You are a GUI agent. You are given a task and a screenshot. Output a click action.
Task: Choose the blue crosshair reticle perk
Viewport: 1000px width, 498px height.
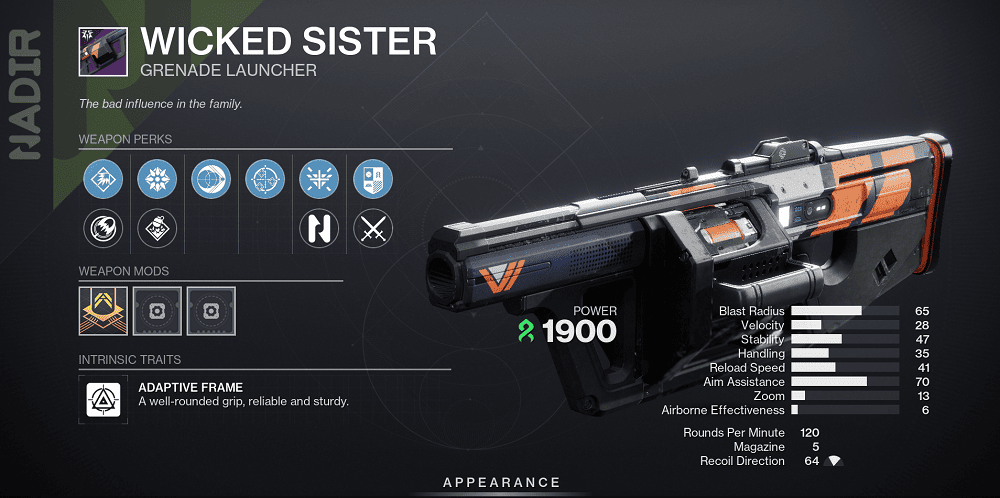265,180
